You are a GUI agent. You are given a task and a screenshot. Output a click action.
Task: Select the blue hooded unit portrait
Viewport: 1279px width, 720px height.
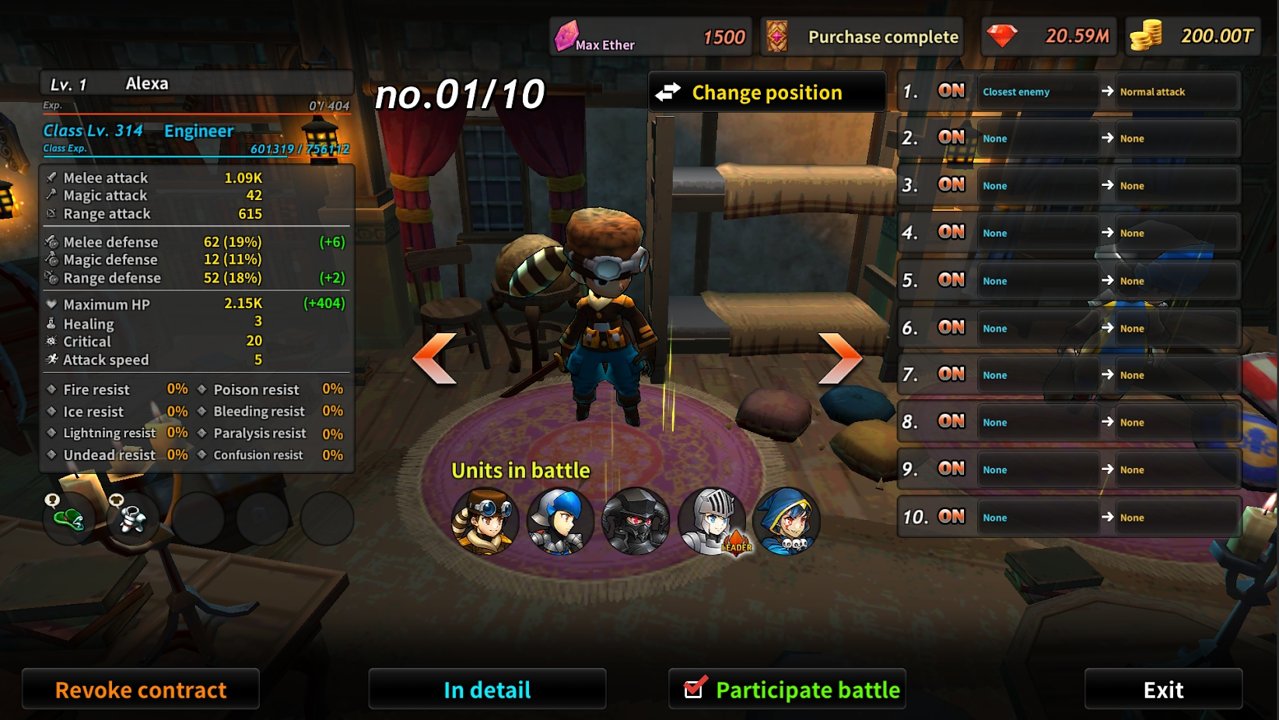click(x=786, y=521)
